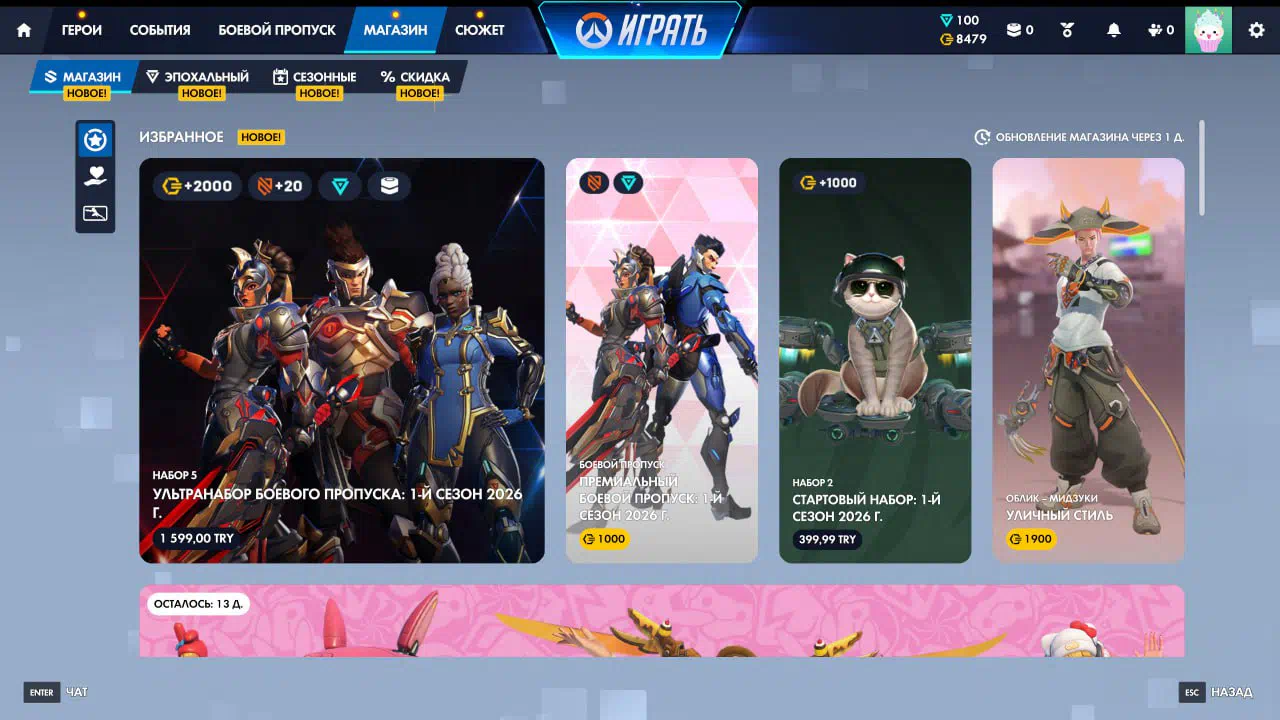This screenshot has height=720, width=1280.
Task: Open the Сюжет menu
Action: 480,30
